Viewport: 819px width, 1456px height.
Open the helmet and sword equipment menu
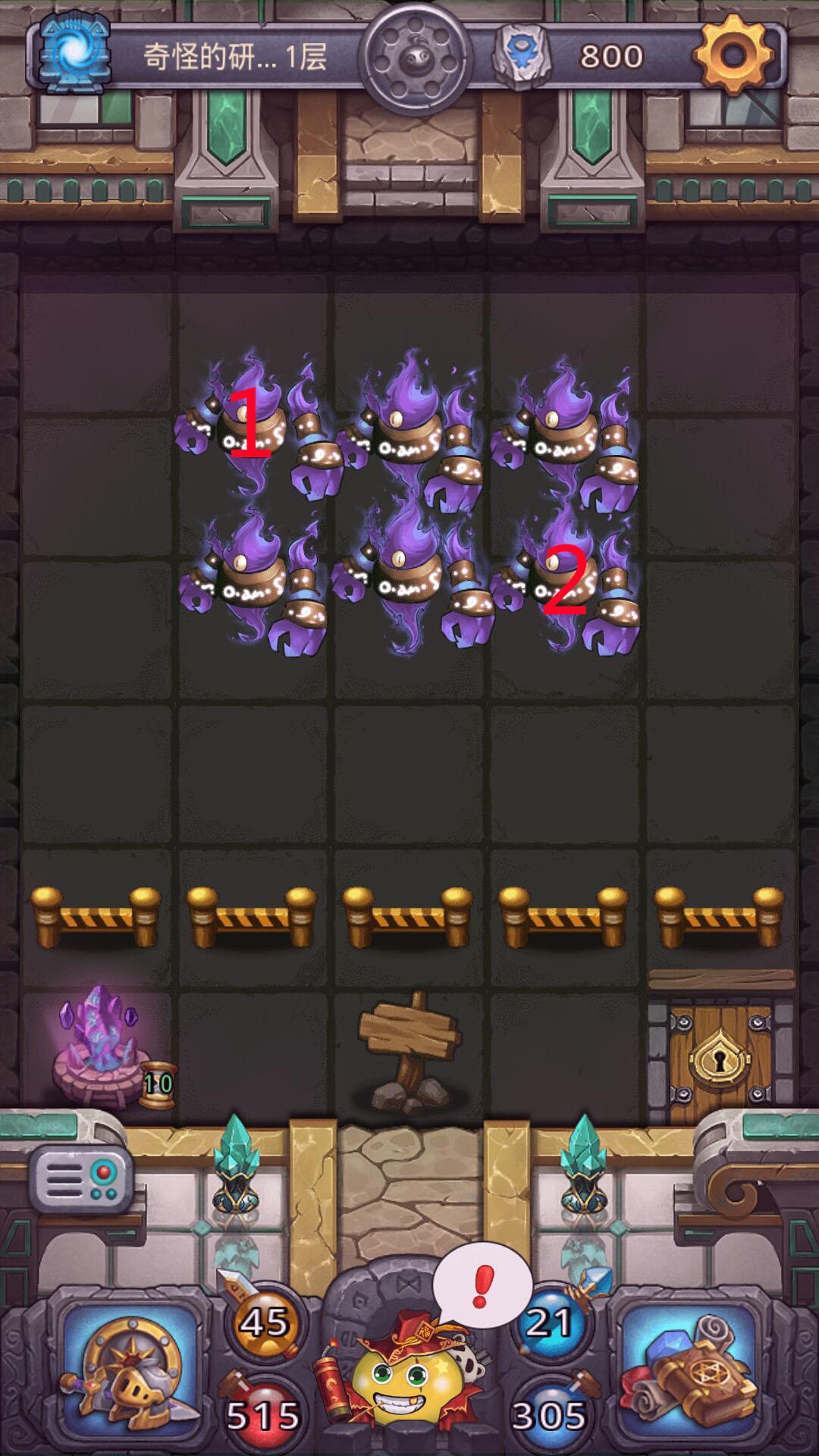click(x=130, y=1362)
